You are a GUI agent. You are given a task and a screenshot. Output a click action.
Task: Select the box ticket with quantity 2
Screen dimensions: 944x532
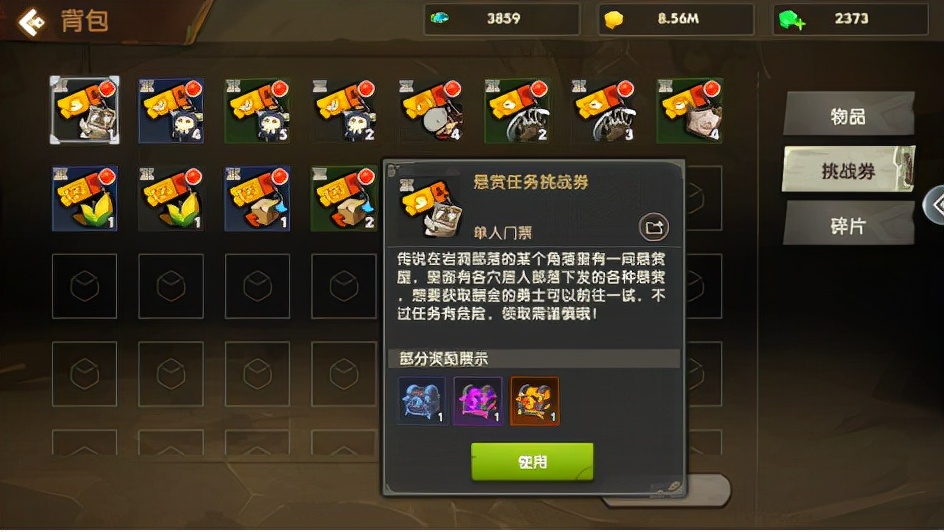[343, 198]
